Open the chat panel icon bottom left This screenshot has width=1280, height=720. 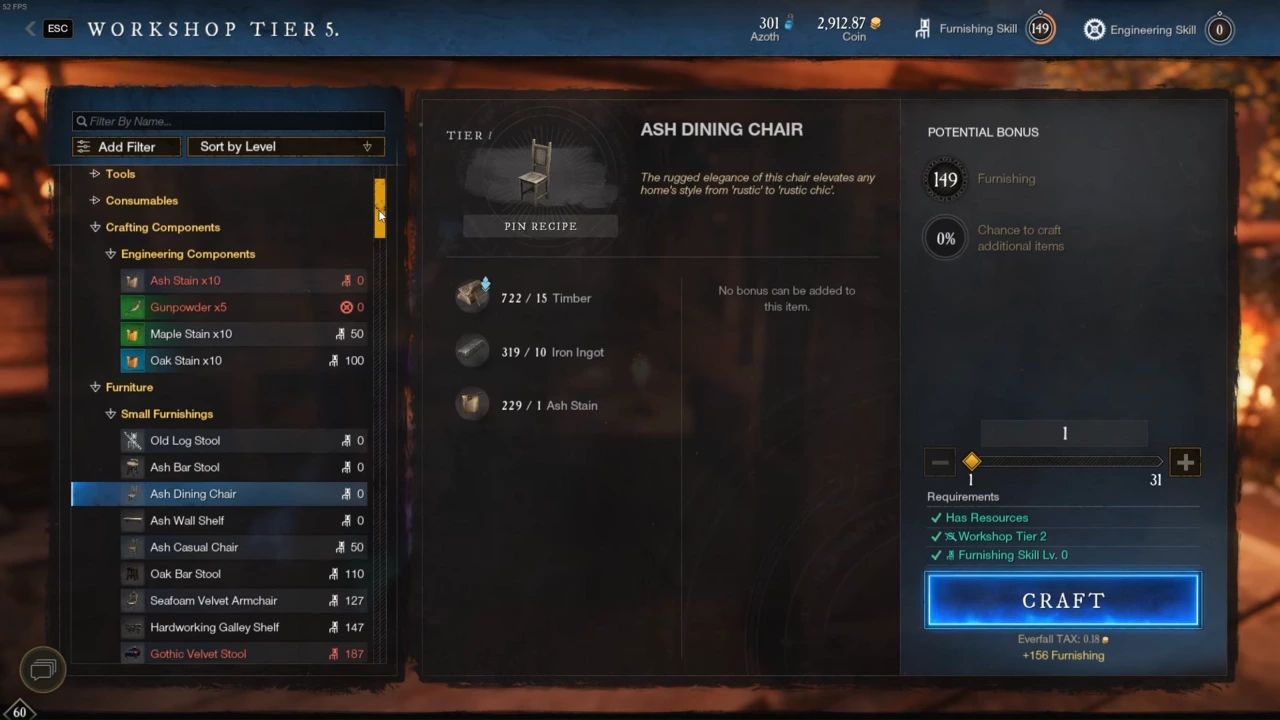42,669
